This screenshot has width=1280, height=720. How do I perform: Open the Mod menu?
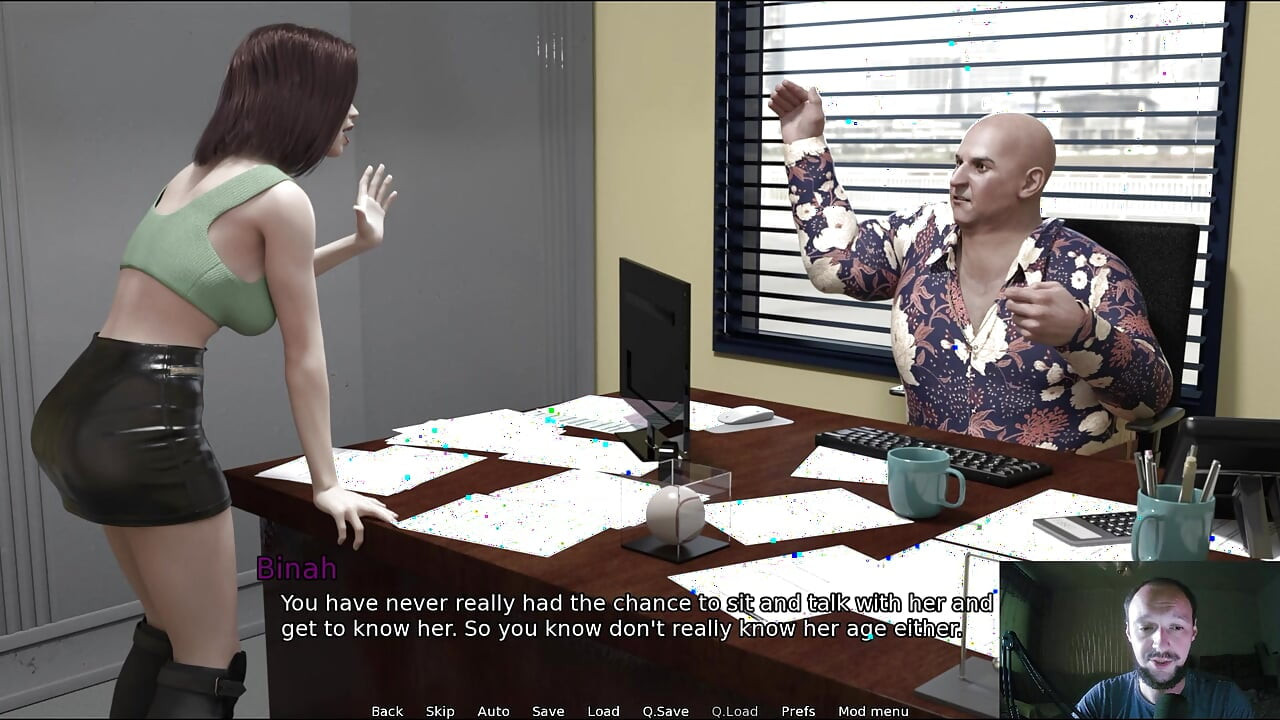point(873,711)
